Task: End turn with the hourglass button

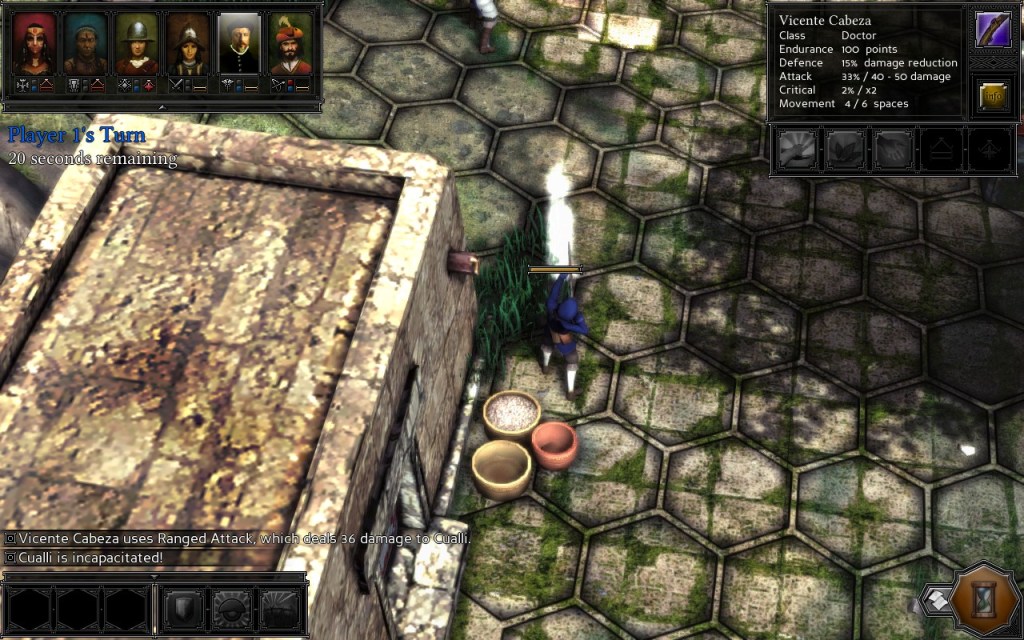Action: click(x=986, y=601)
